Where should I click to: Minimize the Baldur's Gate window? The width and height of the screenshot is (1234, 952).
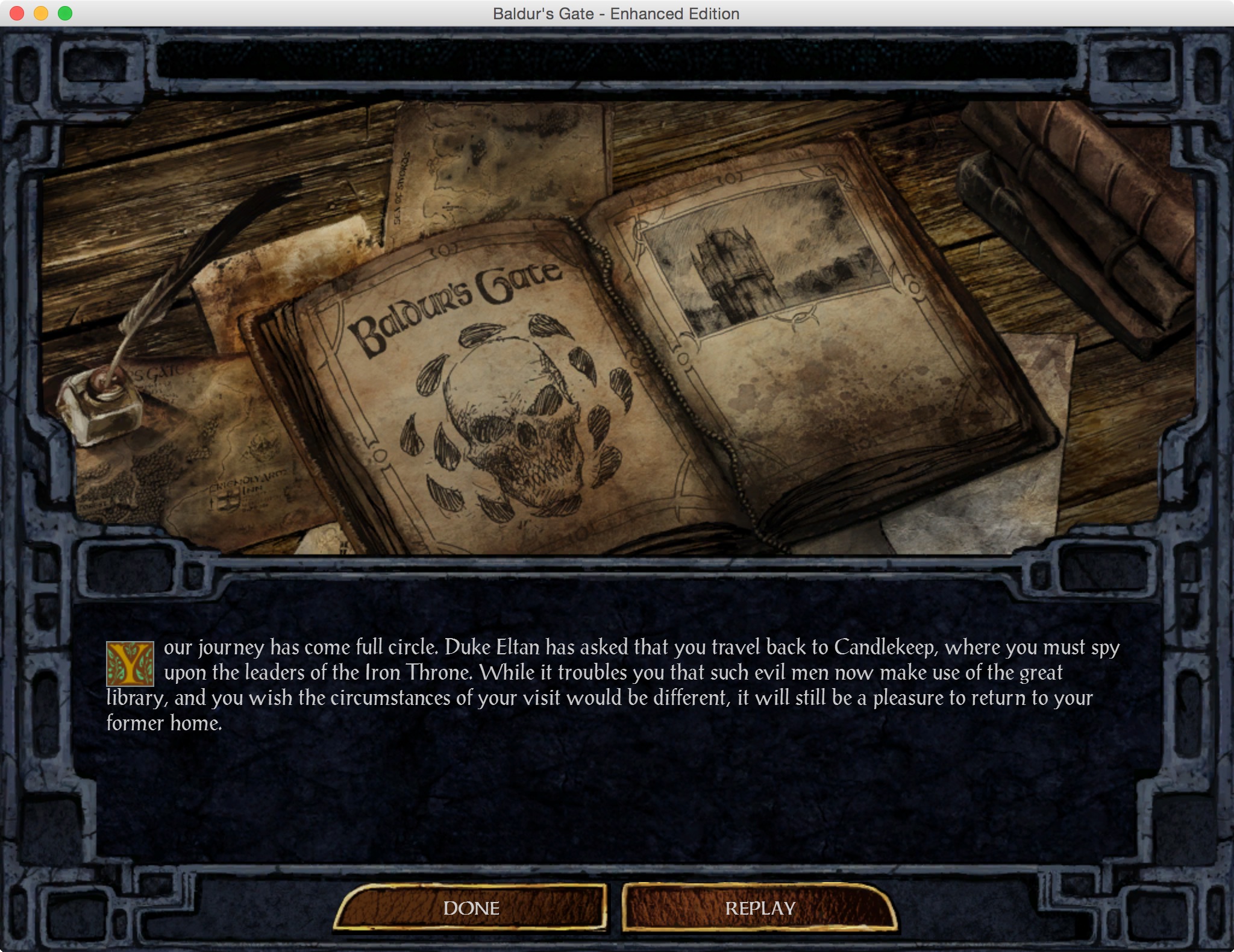click(41, 13)
